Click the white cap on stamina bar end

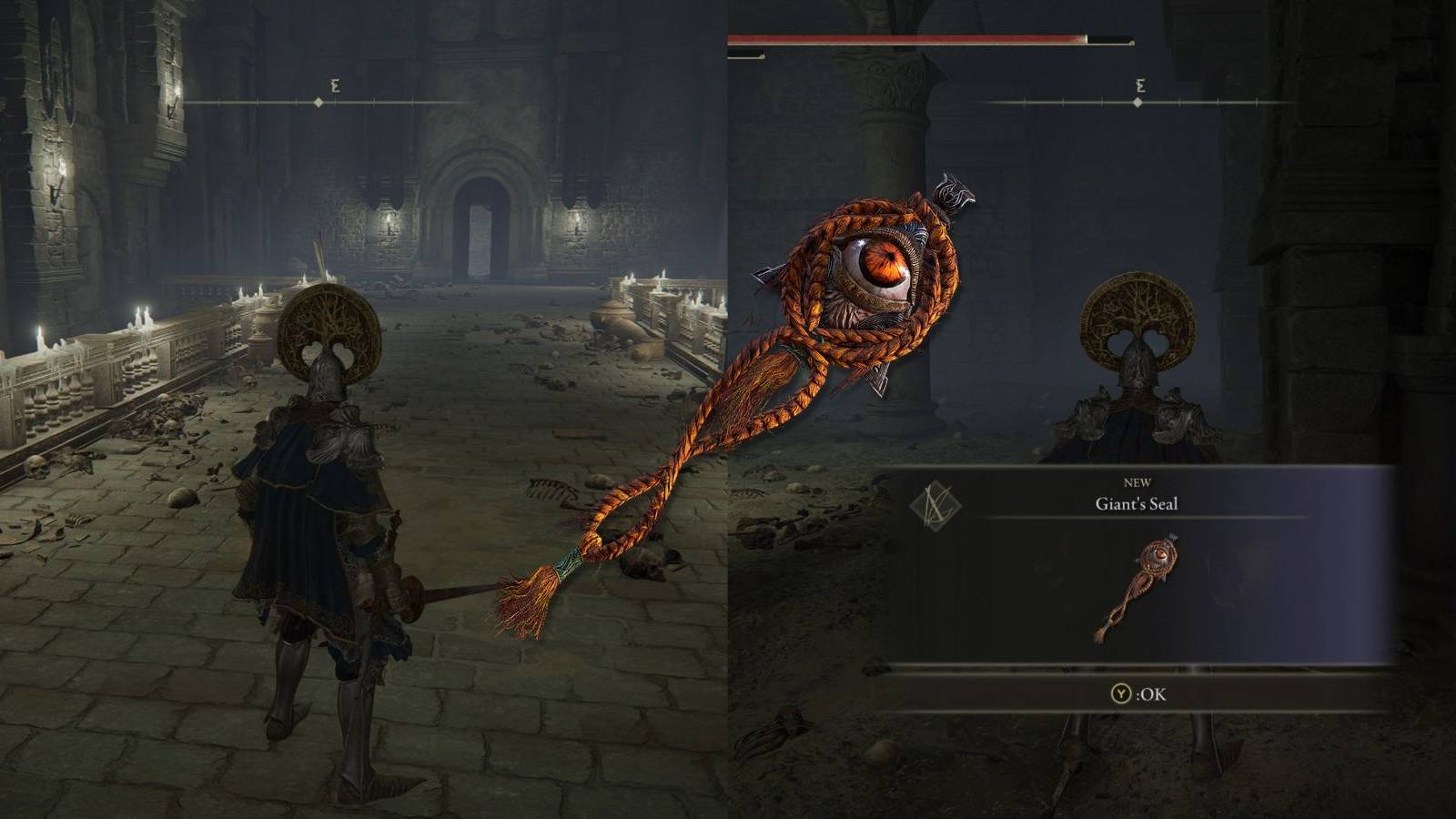click(x=763, y=56)
